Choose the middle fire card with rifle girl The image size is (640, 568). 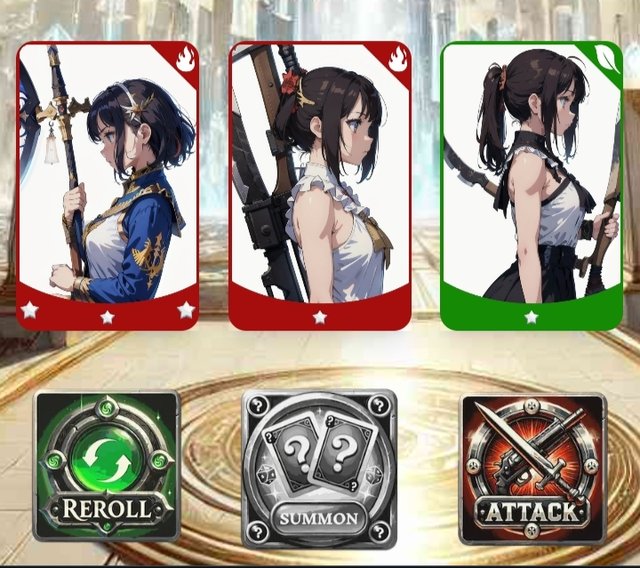(320, 185)
